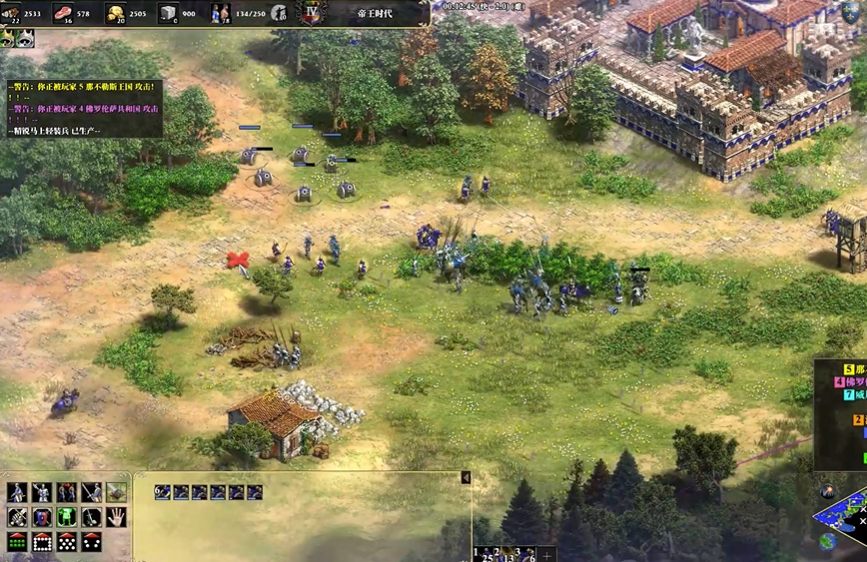Toggle the globe minimap mode button
Viewport: 867px width, 562px height.
pyautogui.click(x=827, y=541)
